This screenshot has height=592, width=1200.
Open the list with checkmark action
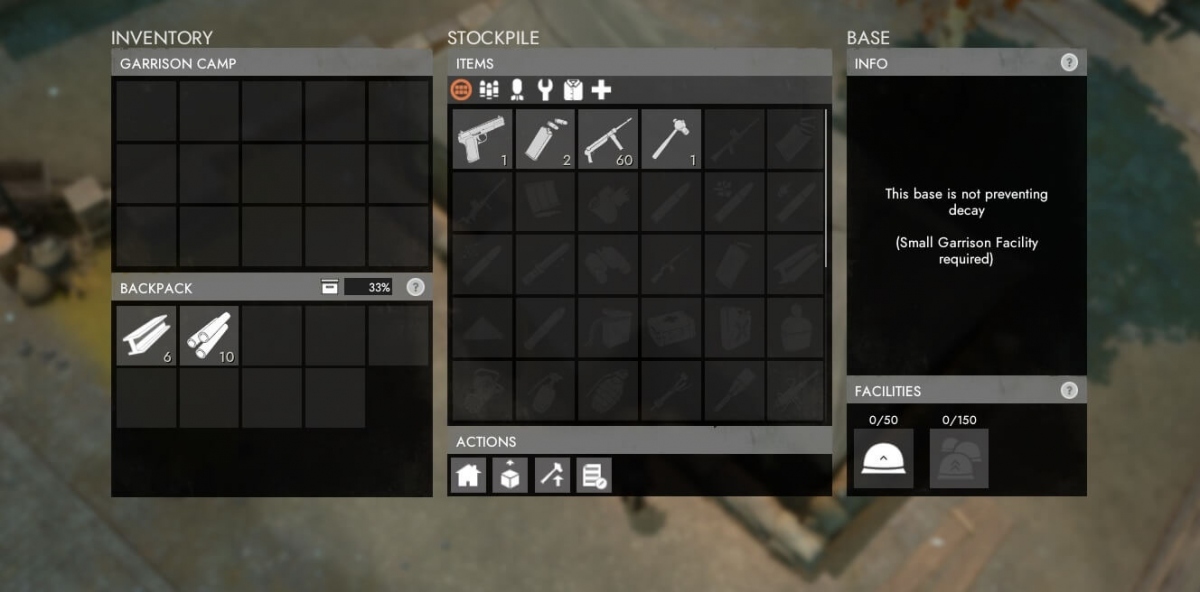click(594, 476)
